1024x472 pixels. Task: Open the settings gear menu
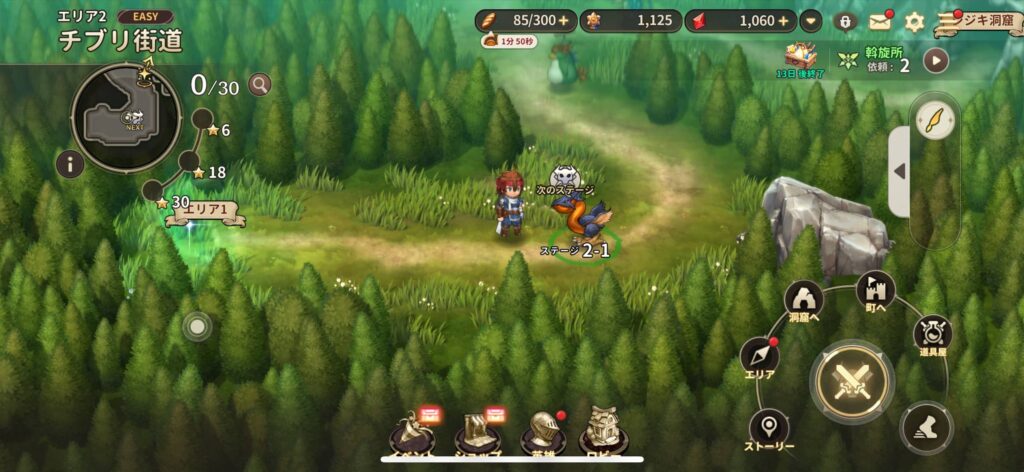click(x=914, y=22)
